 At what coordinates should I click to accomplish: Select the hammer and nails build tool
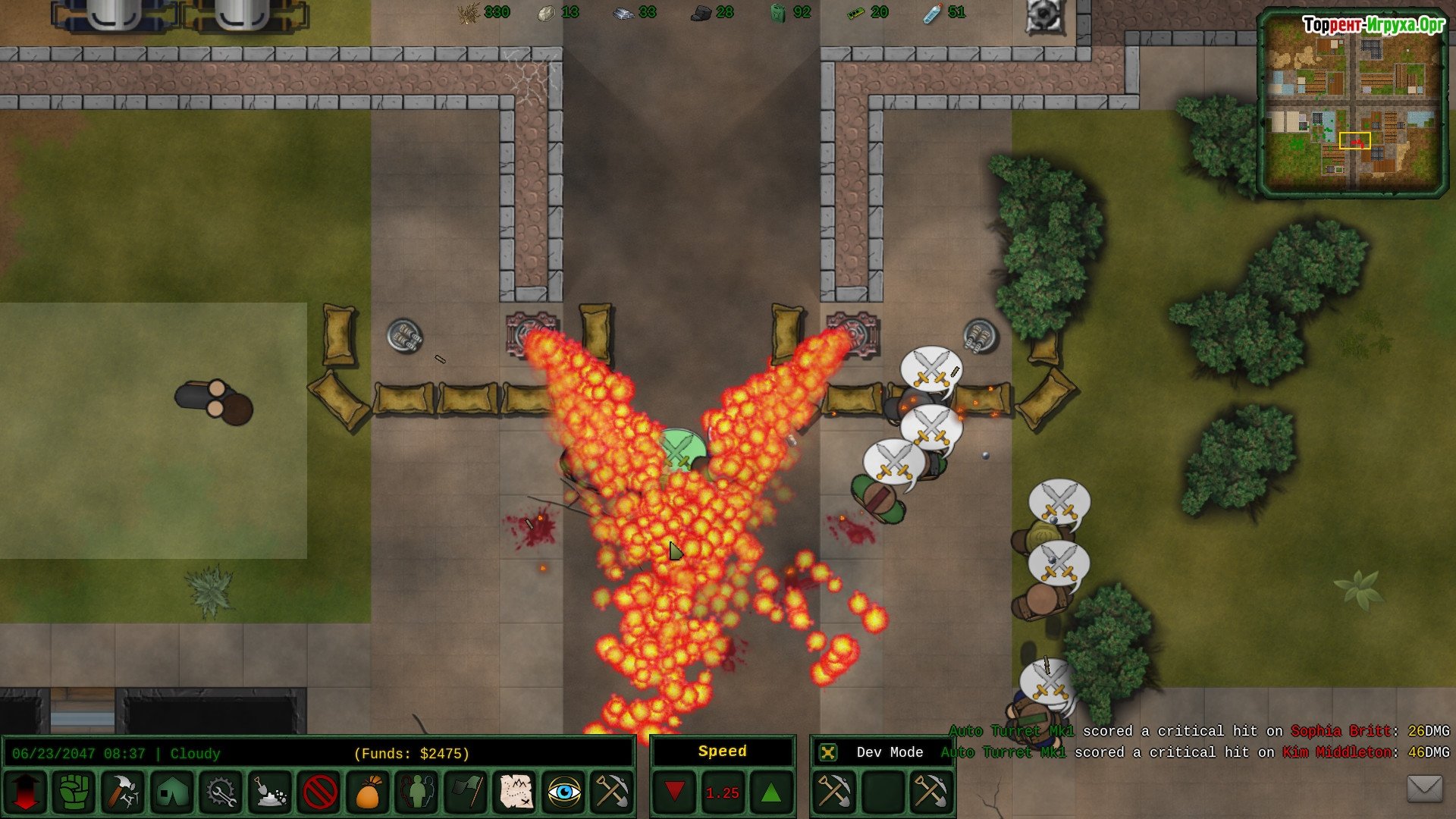123,792
